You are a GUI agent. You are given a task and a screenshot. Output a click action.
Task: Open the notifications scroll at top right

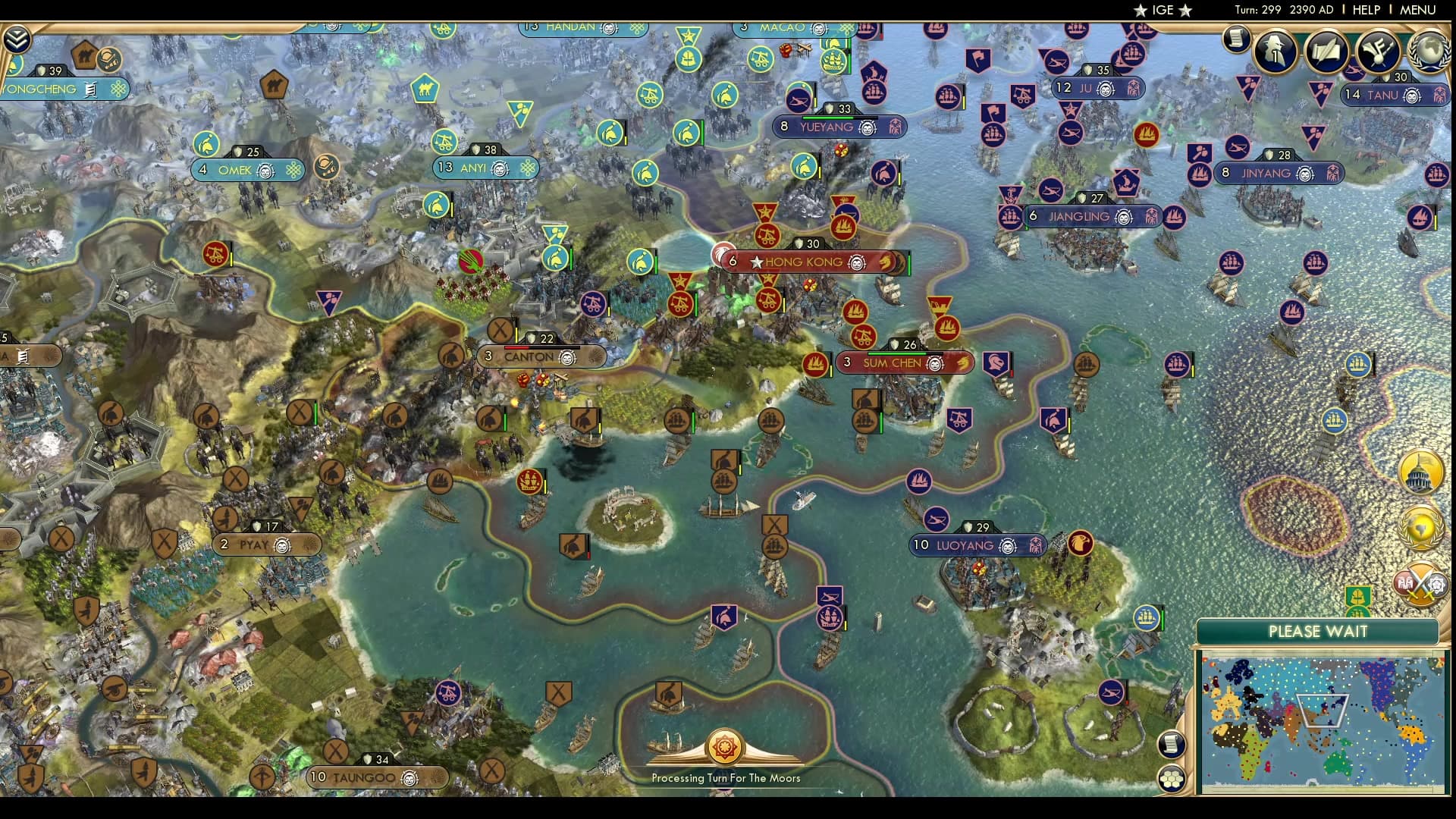coord(1235,38)
